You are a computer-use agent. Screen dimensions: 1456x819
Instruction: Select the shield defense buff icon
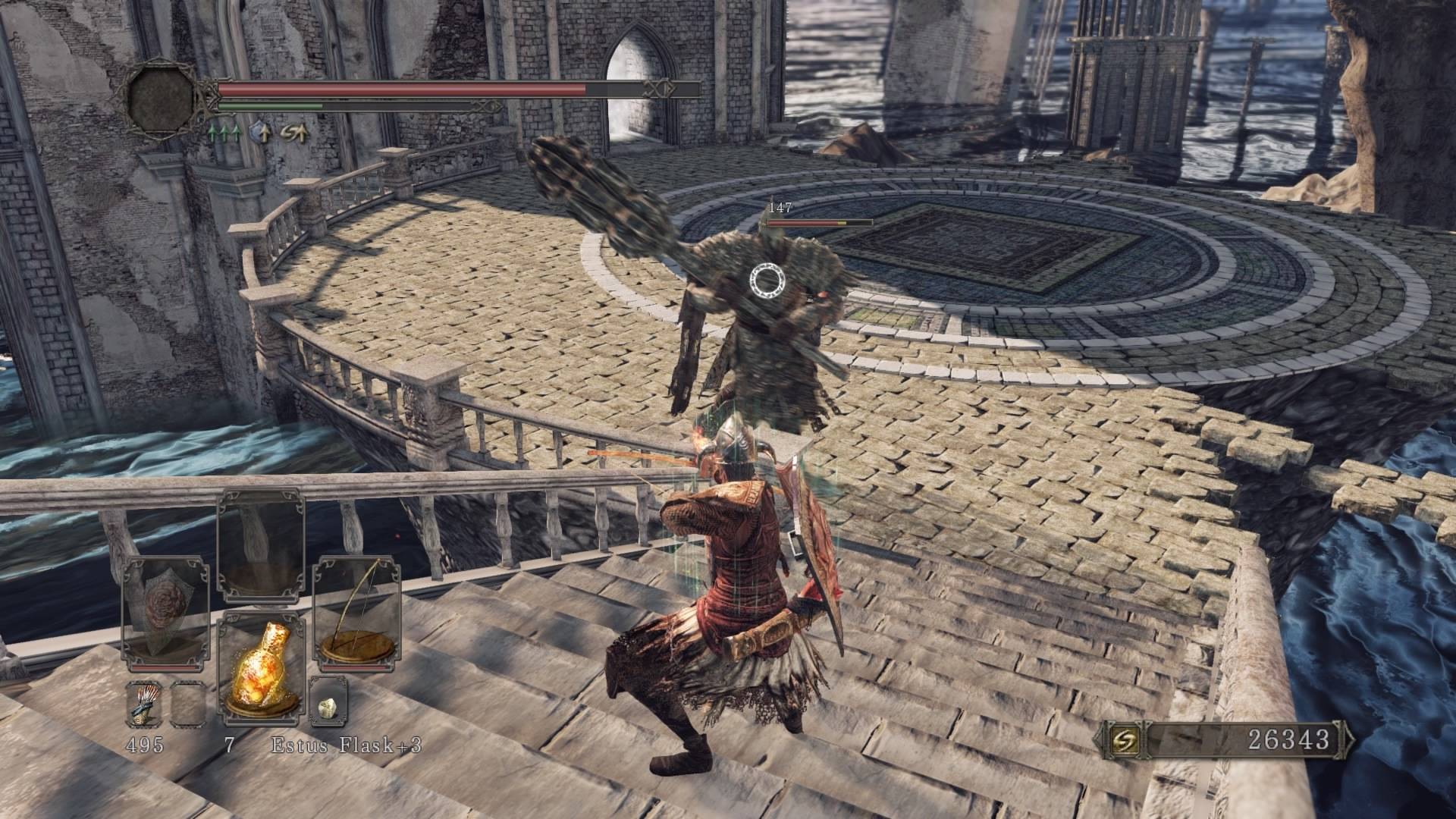pyautogui.click(x=260, y=134)
